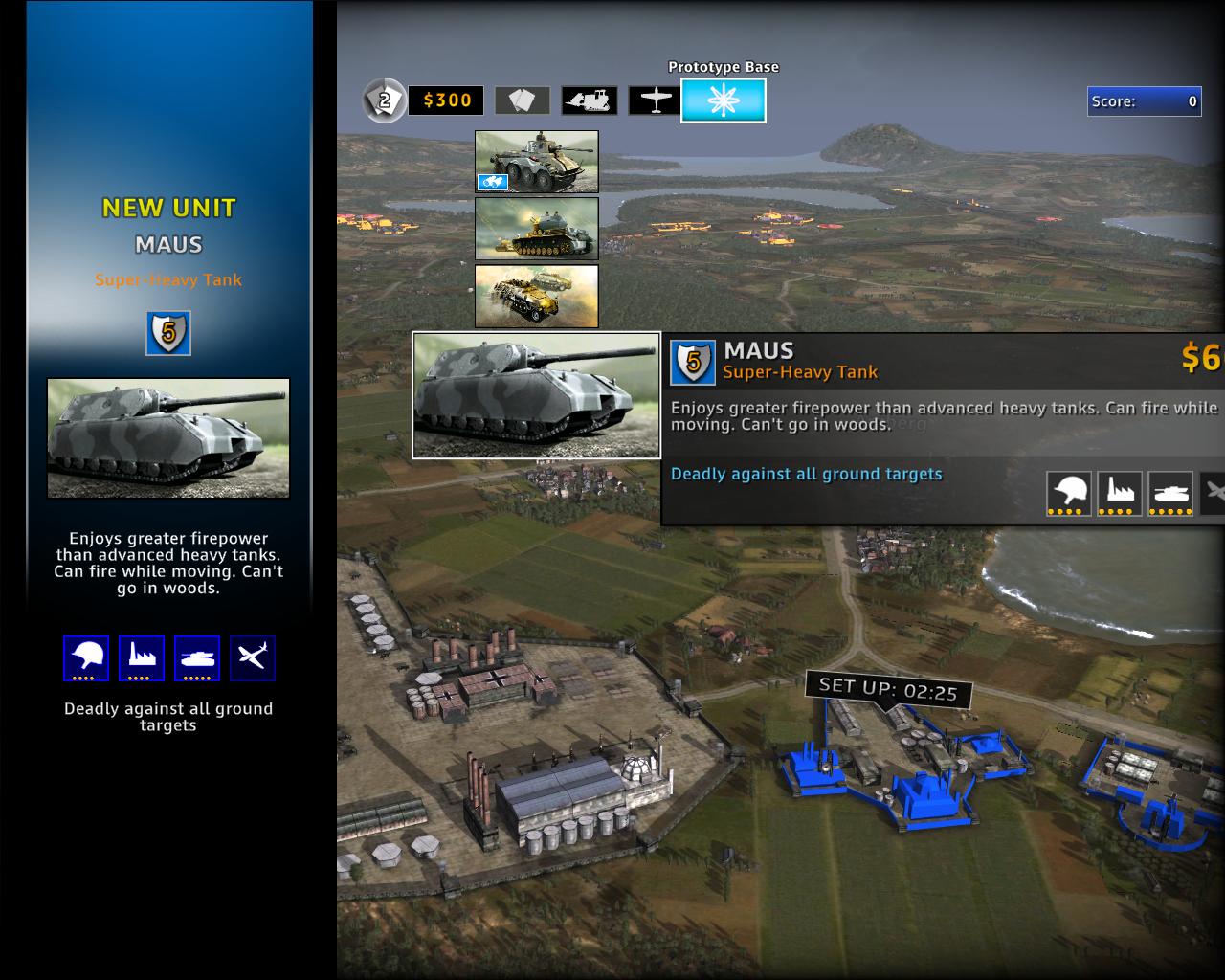Click the Maus tooltip's factory building icon

(x=1120, y=494)
